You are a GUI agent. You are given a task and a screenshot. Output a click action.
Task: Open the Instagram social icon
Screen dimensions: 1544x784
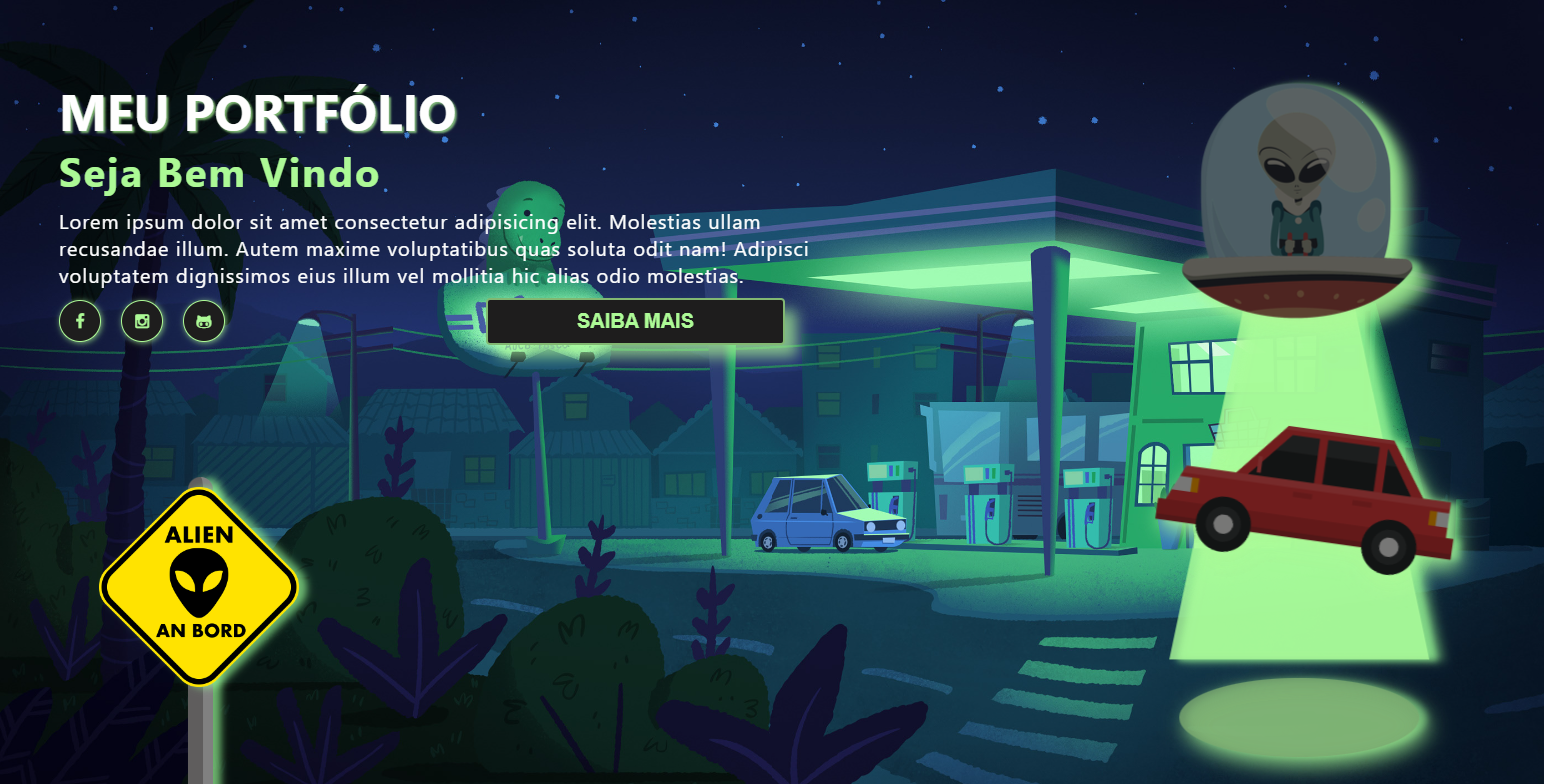point(142,321)
